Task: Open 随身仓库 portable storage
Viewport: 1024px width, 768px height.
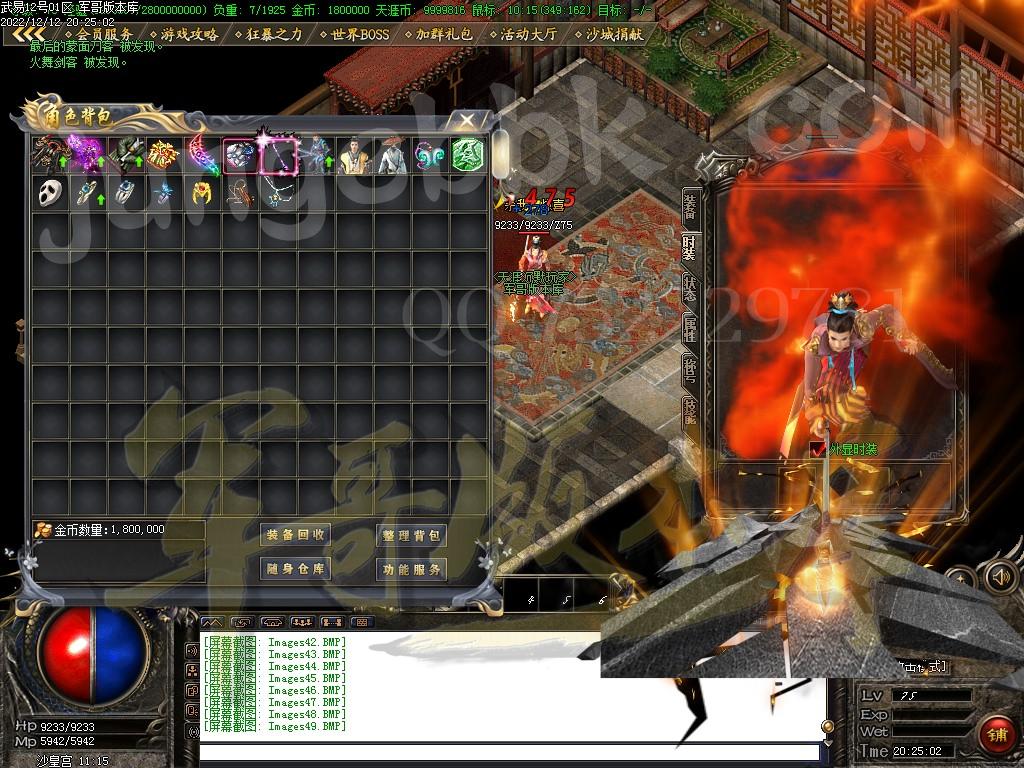Action: tap(296, 569)
